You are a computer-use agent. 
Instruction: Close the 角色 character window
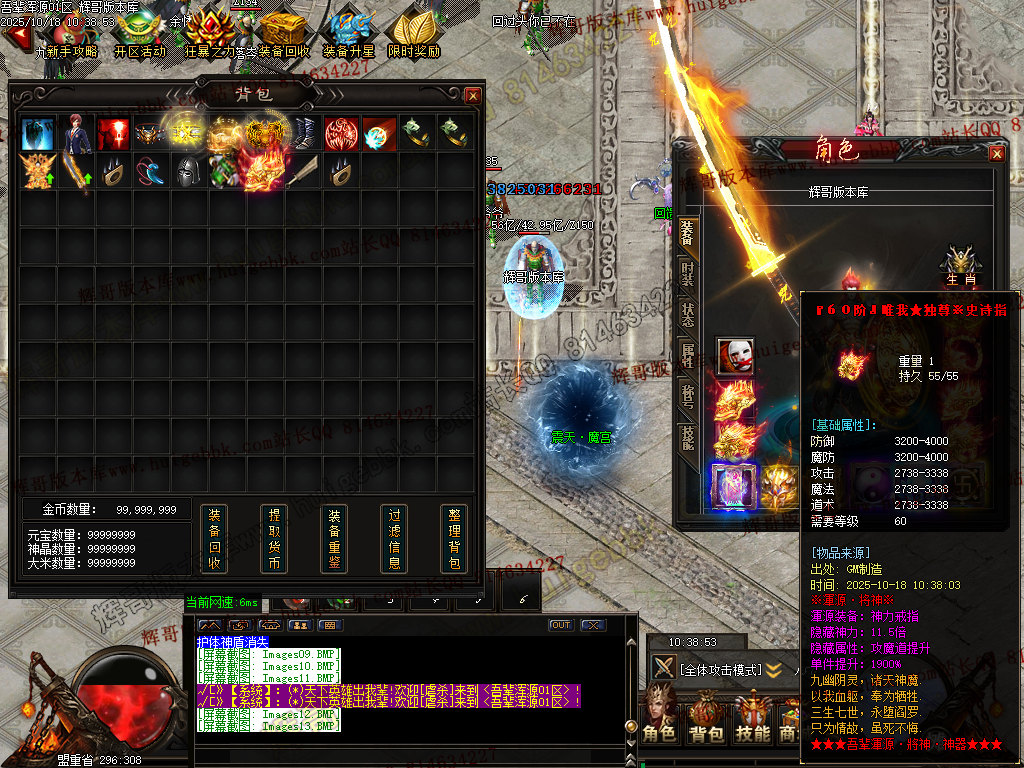pyautogui.click(x=997, y=153)
